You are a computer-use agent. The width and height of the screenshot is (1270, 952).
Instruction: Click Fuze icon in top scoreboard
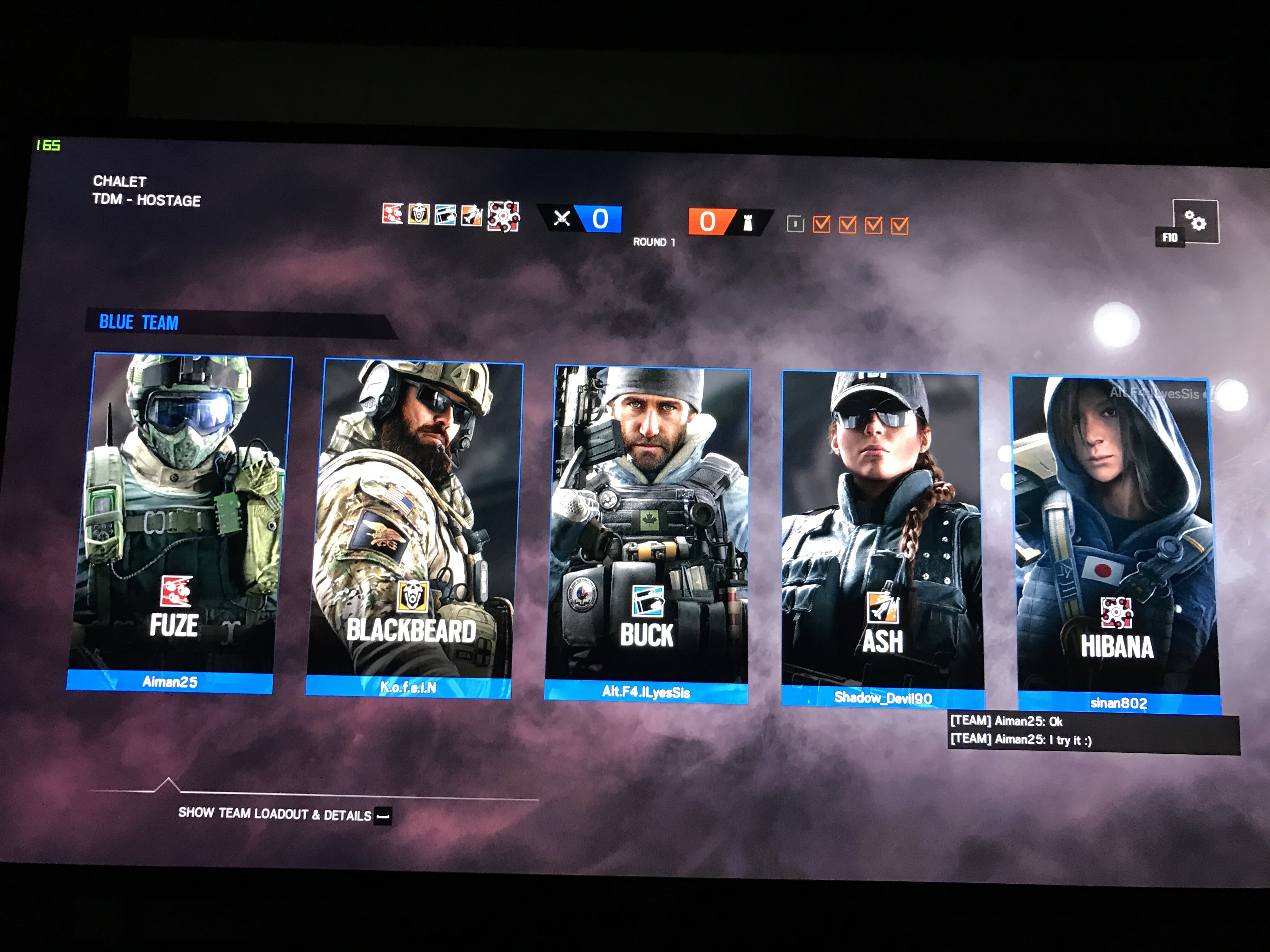pos(393,213)
